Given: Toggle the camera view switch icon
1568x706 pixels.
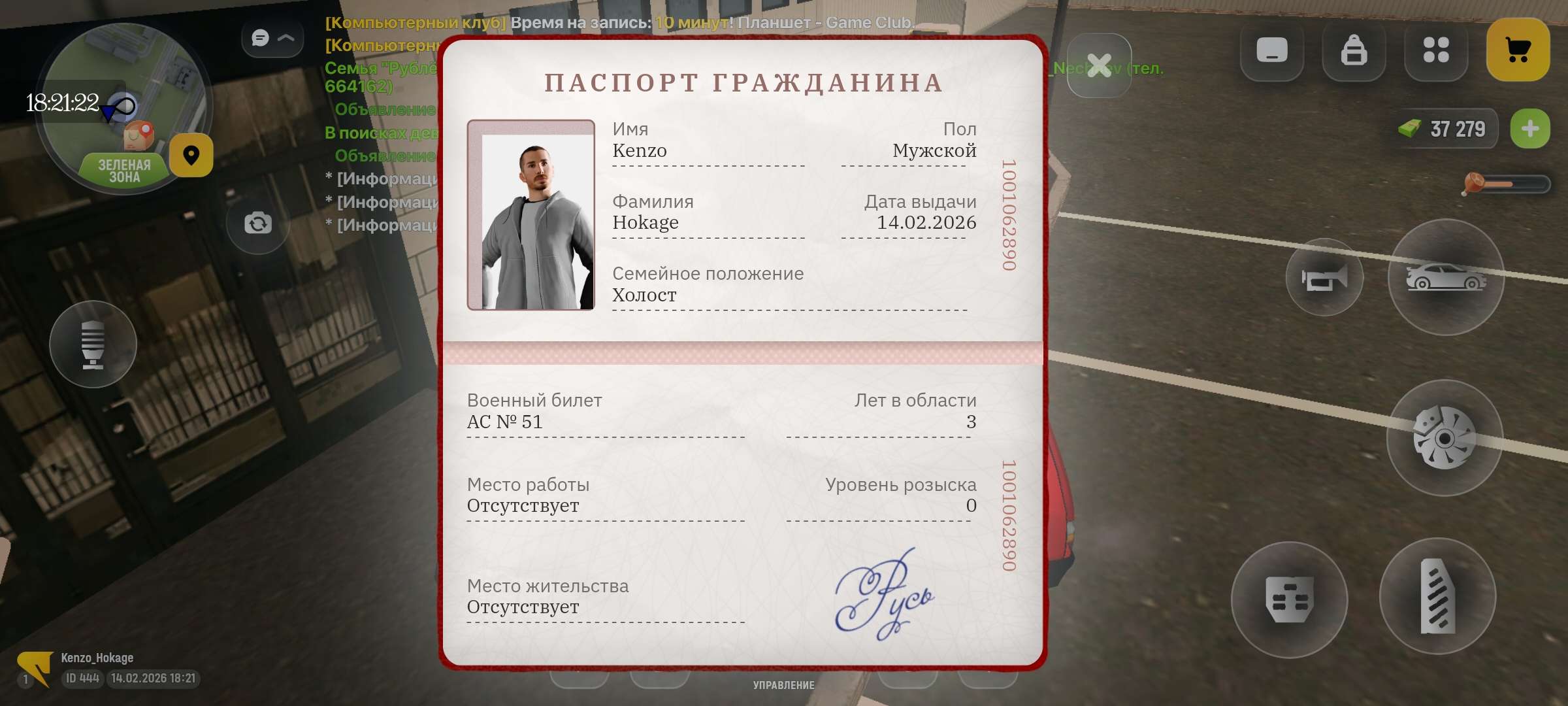Looking at the screenshot, I should click(257, 222).
